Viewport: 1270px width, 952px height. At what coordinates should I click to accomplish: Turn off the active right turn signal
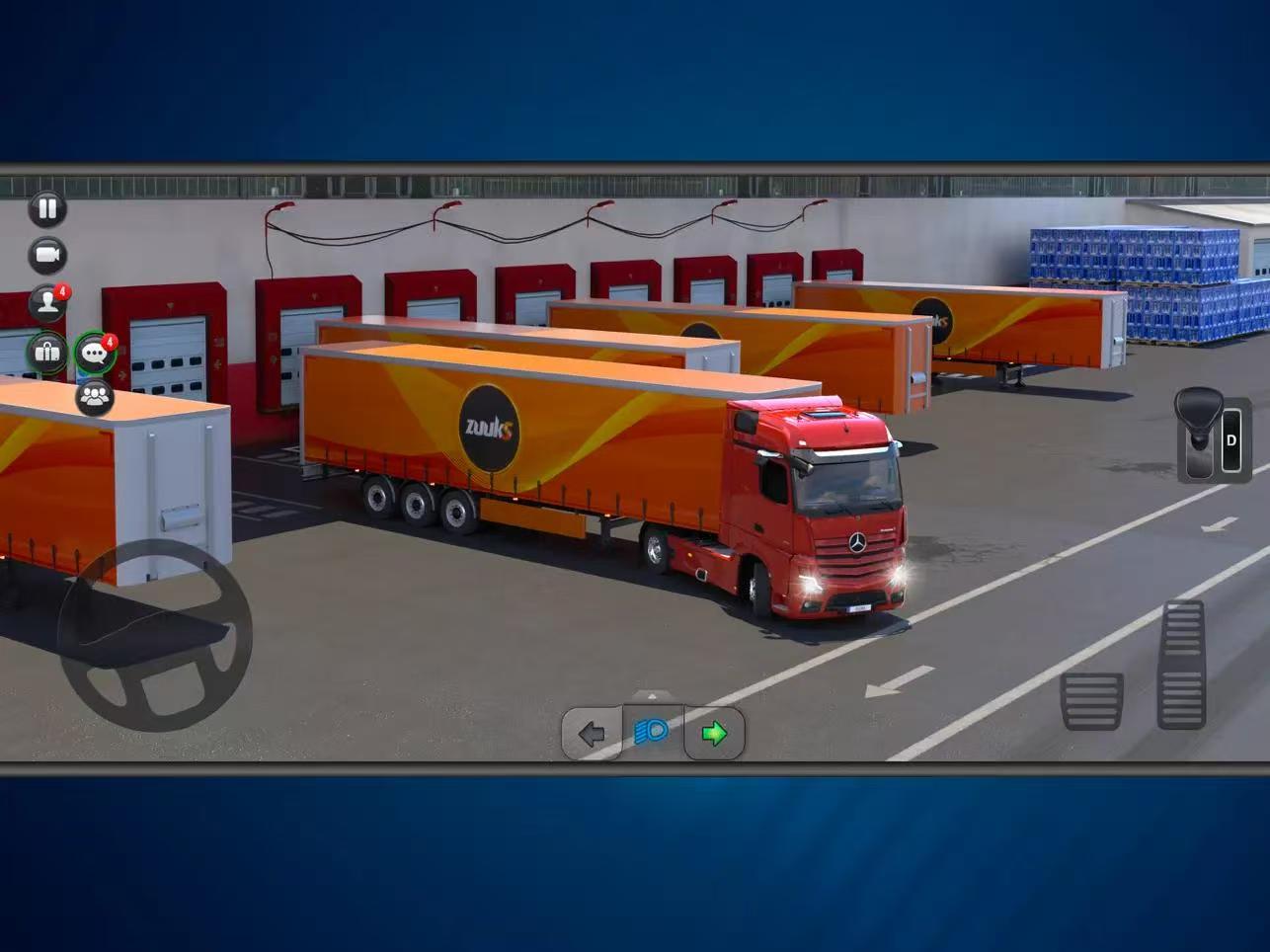point(712,733)
